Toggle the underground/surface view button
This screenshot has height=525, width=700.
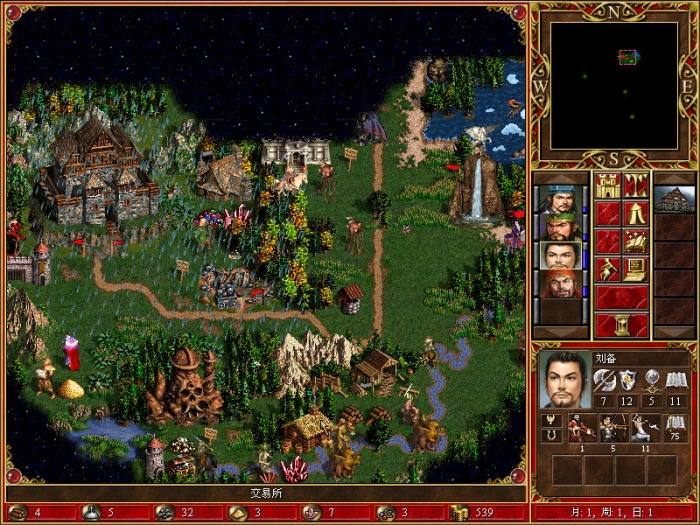(x=636, y=185)
